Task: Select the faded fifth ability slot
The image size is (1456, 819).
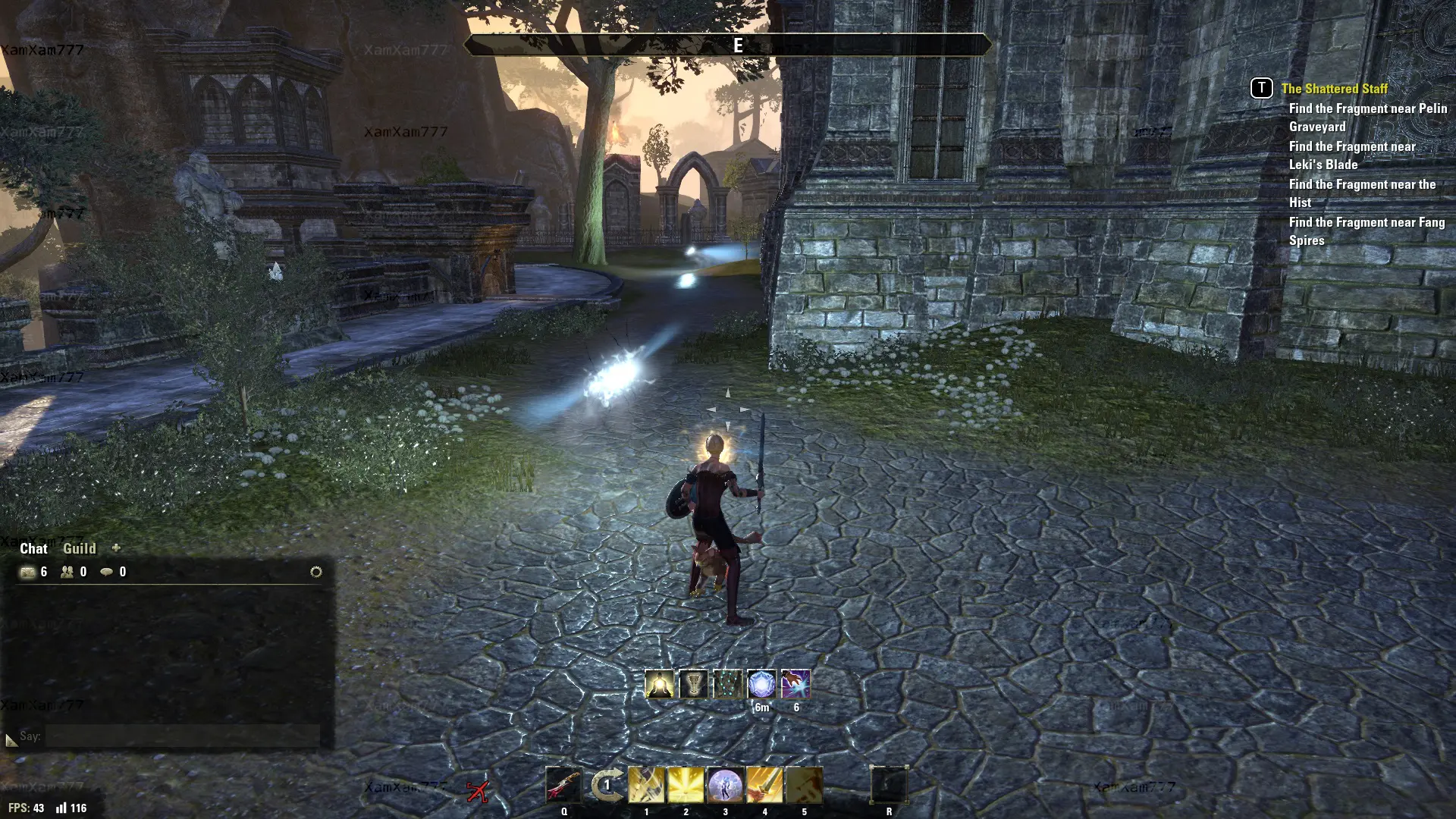Action: click(x=804, y=786)
